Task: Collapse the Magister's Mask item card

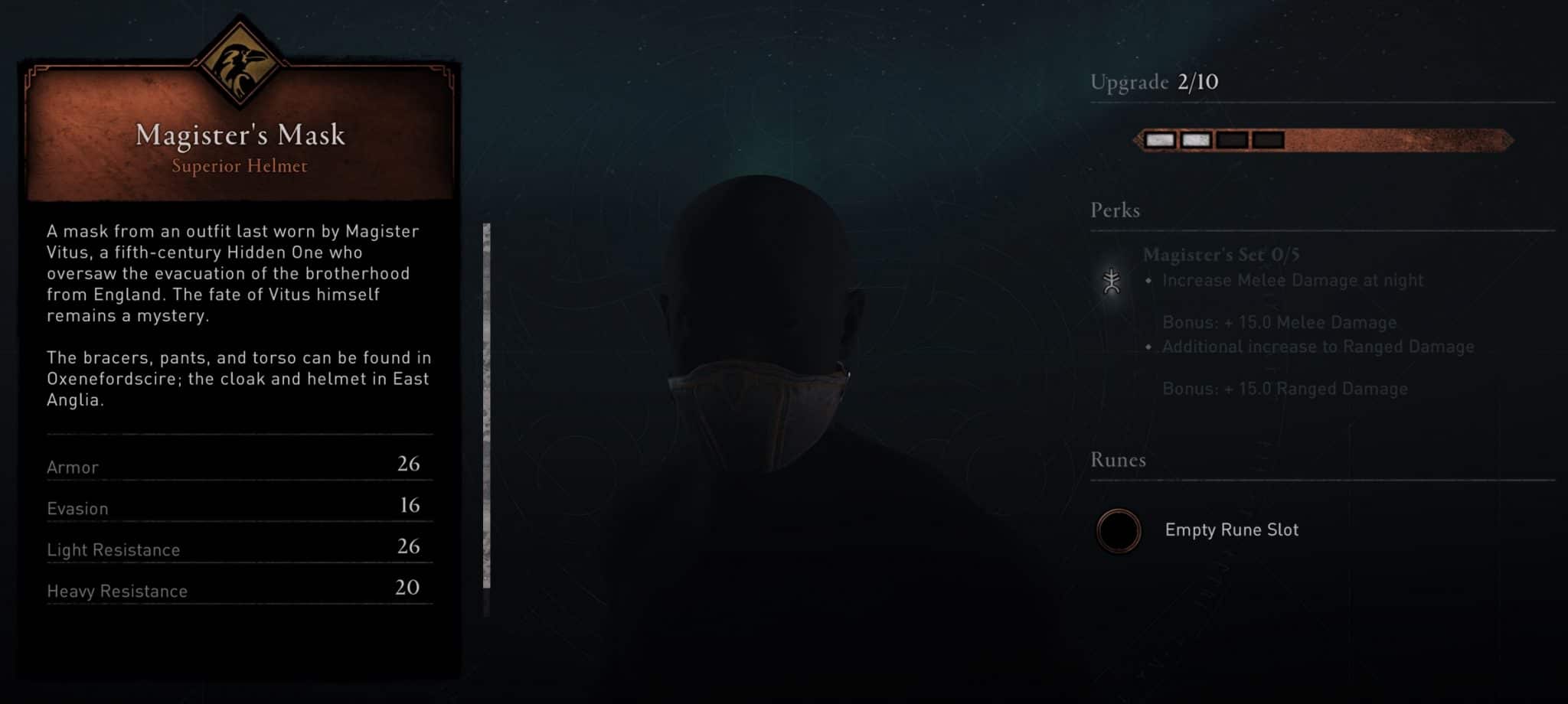Action: coord(240,136)
